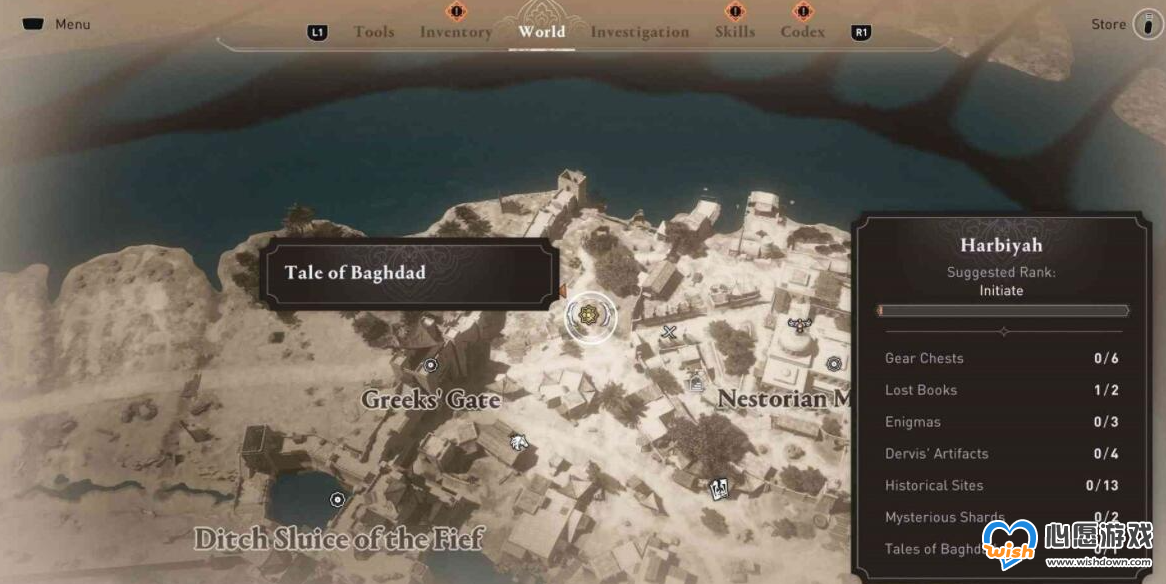Pick the tattered banner map marker

717,489
